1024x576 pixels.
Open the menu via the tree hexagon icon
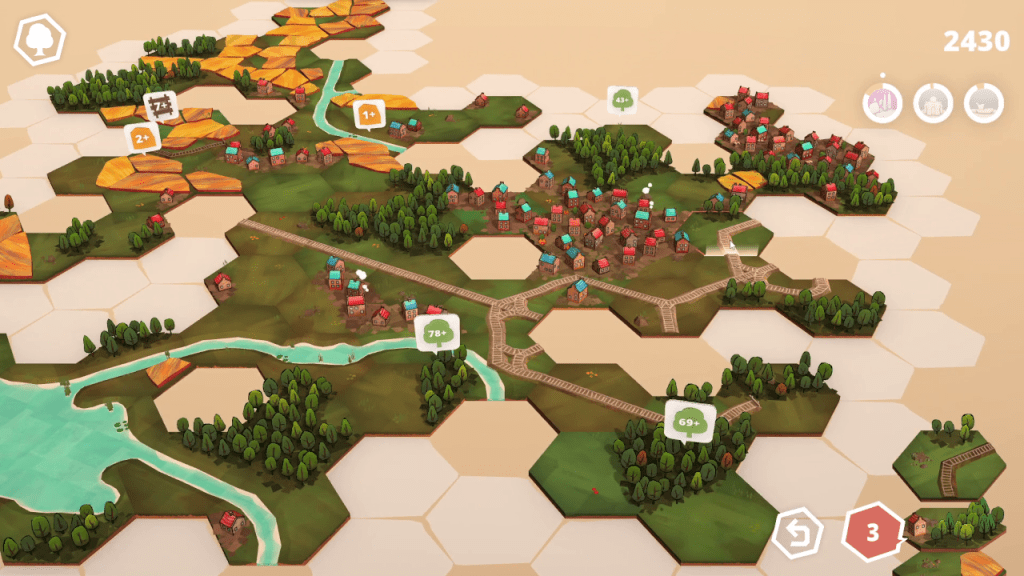pyautogui.click(x=39, y=40)
